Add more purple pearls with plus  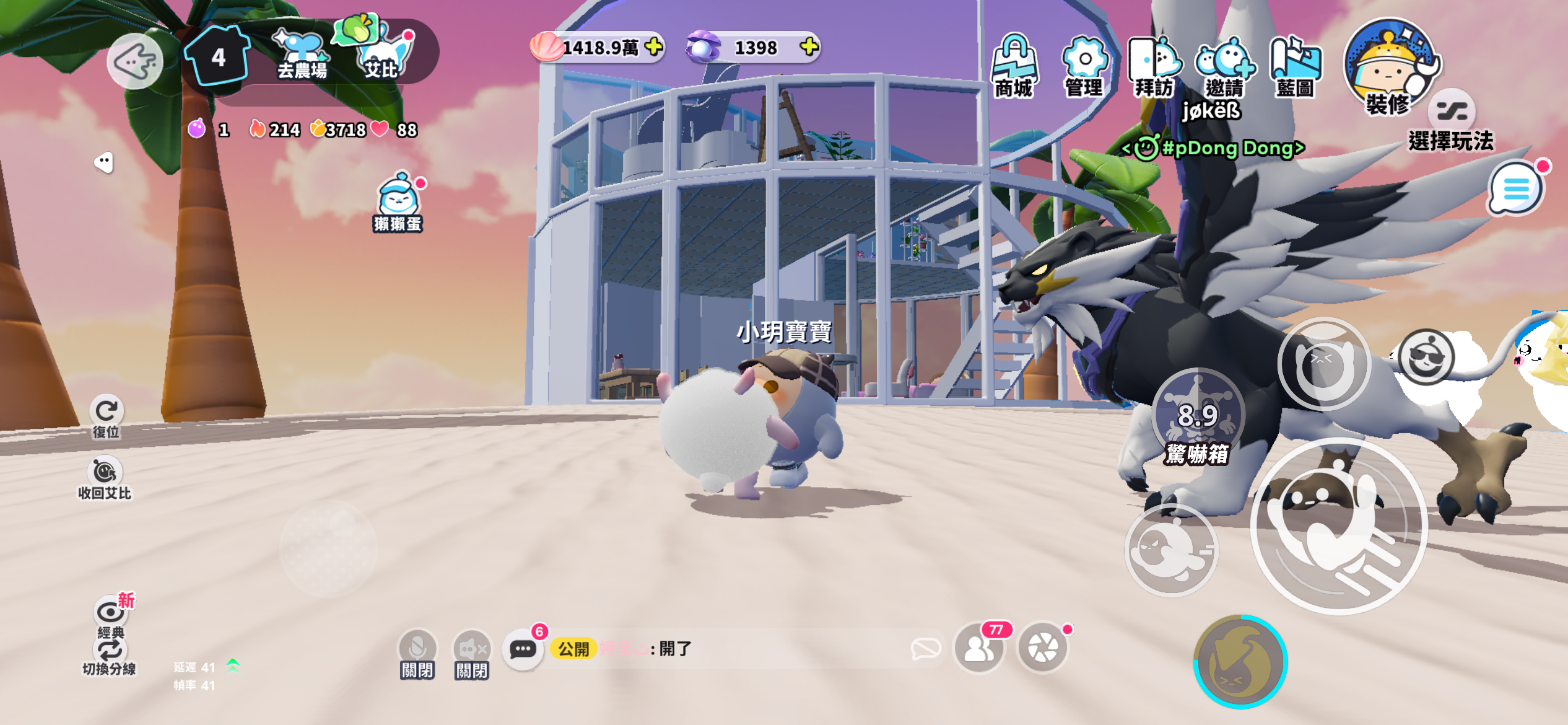[809, 46]
